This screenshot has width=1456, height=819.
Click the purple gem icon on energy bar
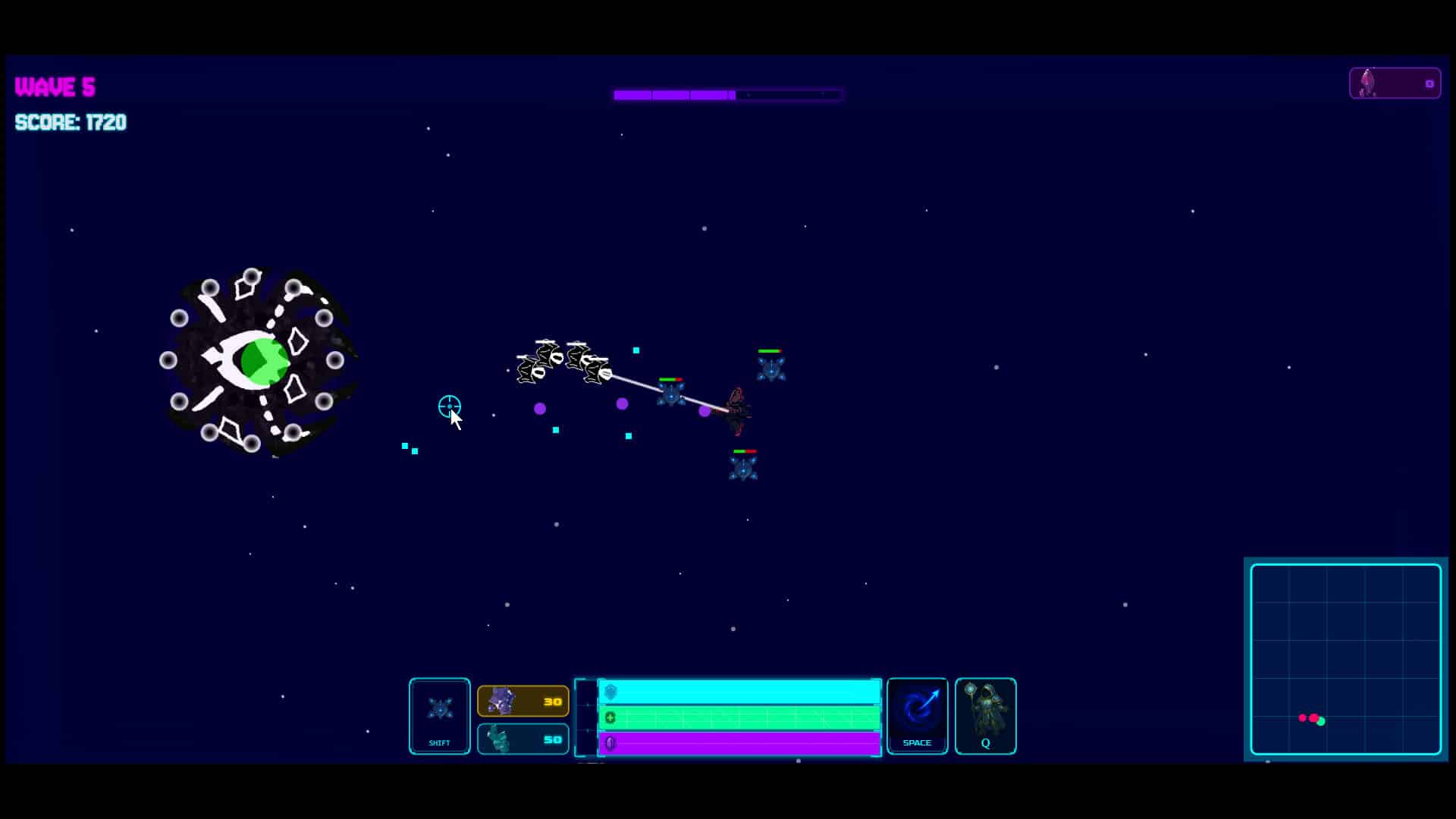coord(611,744)
